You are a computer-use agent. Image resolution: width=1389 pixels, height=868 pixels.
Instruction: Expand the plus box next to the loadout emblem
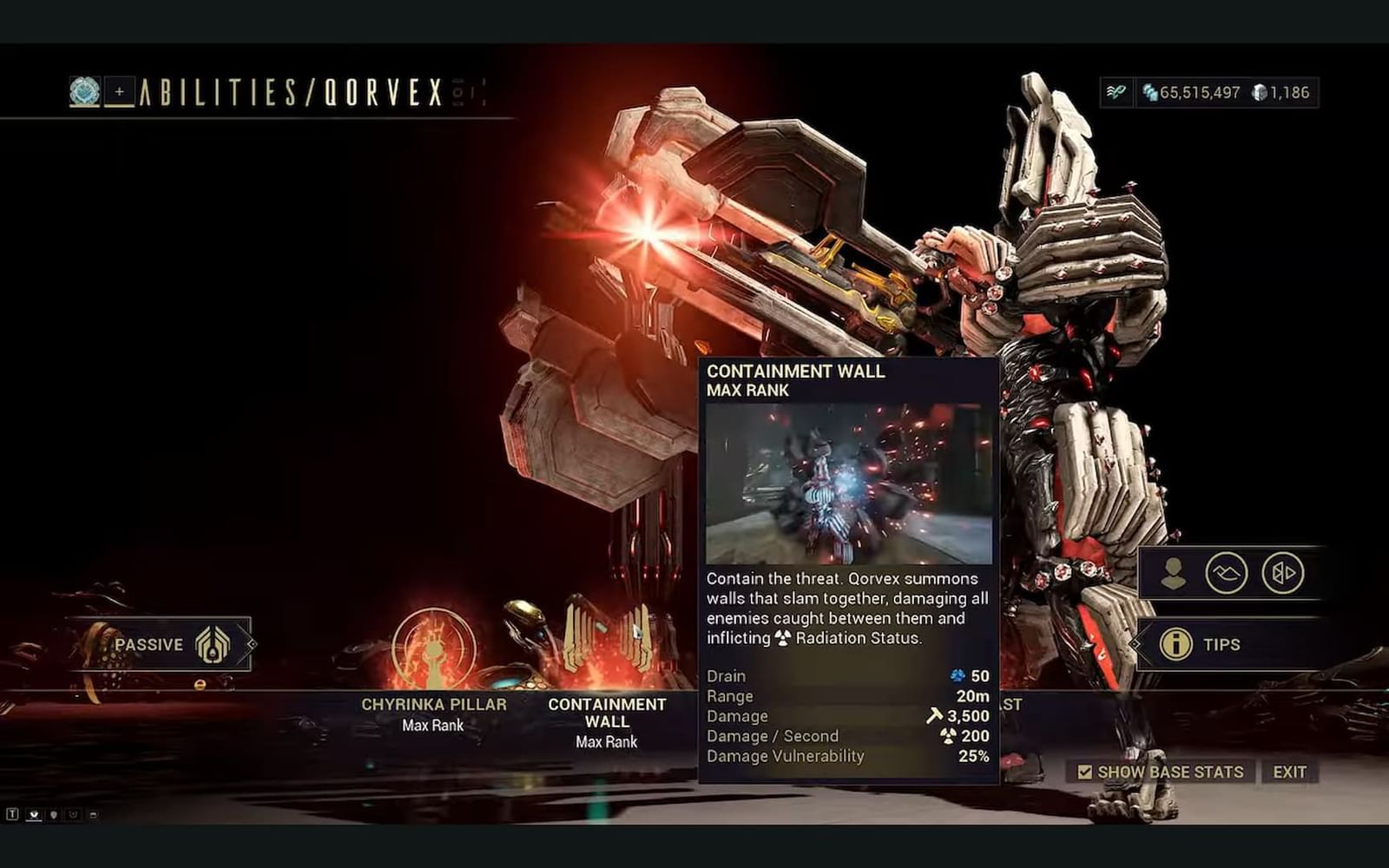[x=119, y=90]
